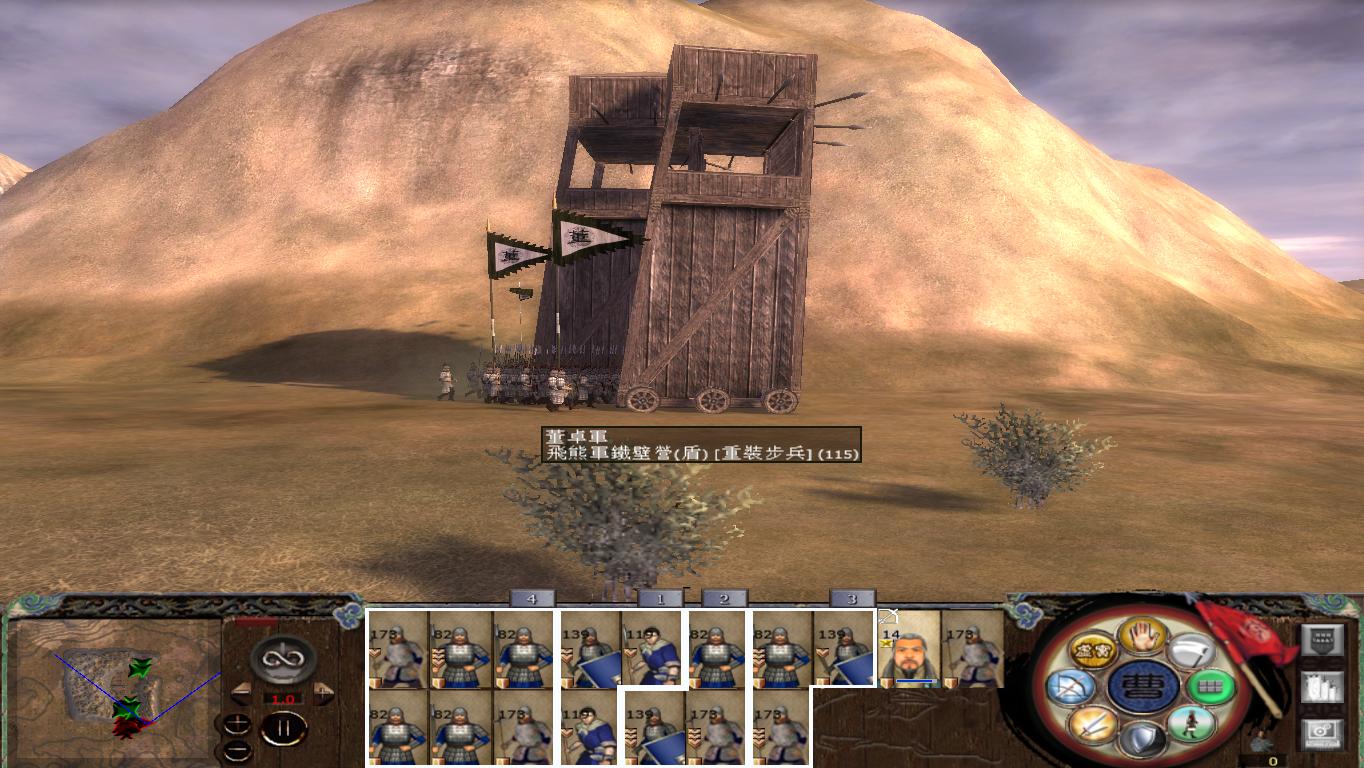The image size is (1364, 768).
Task: Decrease battle speed with left arrow
Action: pos(241,694)
